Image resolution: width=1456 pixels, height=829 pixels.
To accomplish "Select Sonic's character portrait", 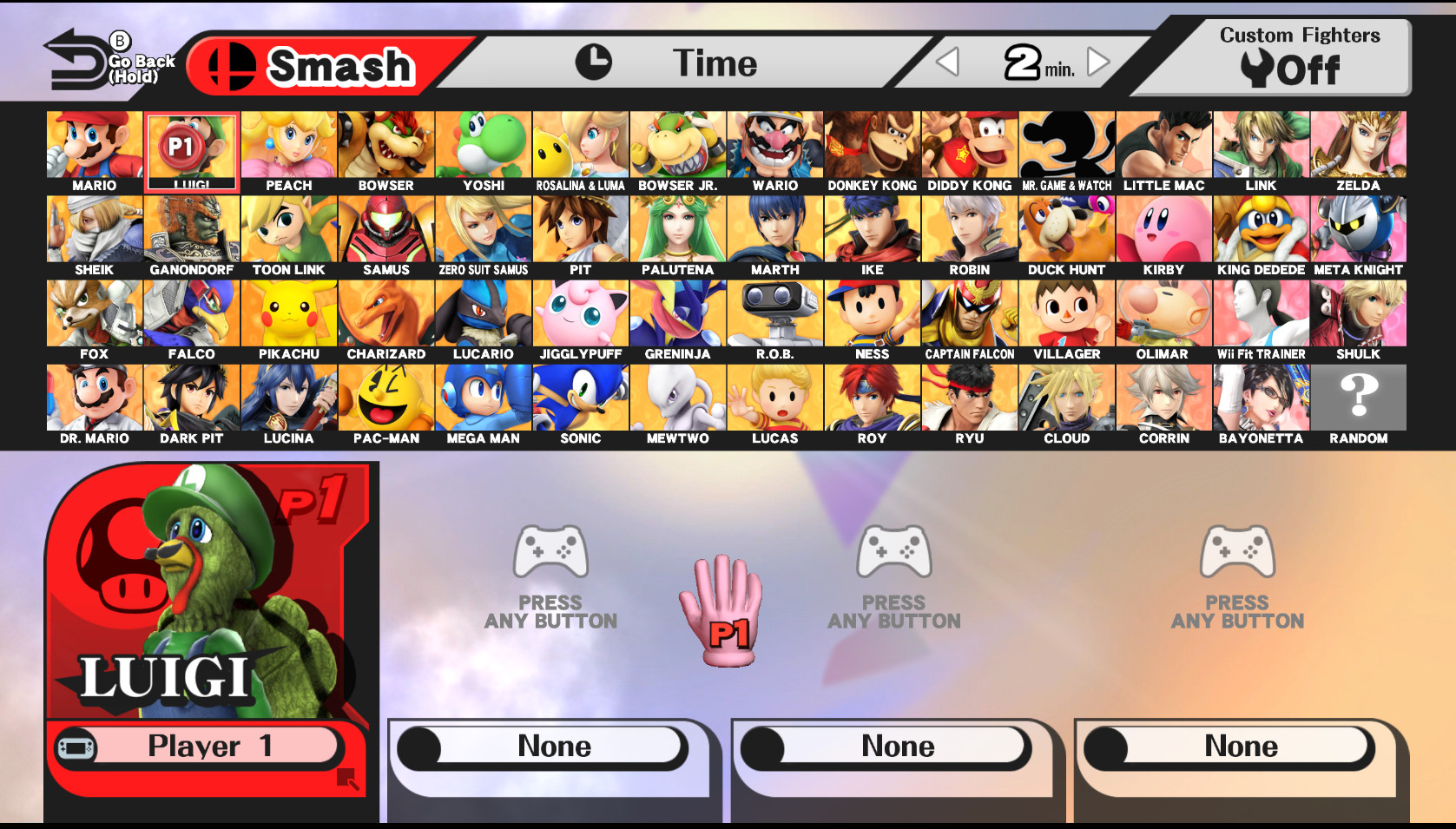I will pos(580,396).
